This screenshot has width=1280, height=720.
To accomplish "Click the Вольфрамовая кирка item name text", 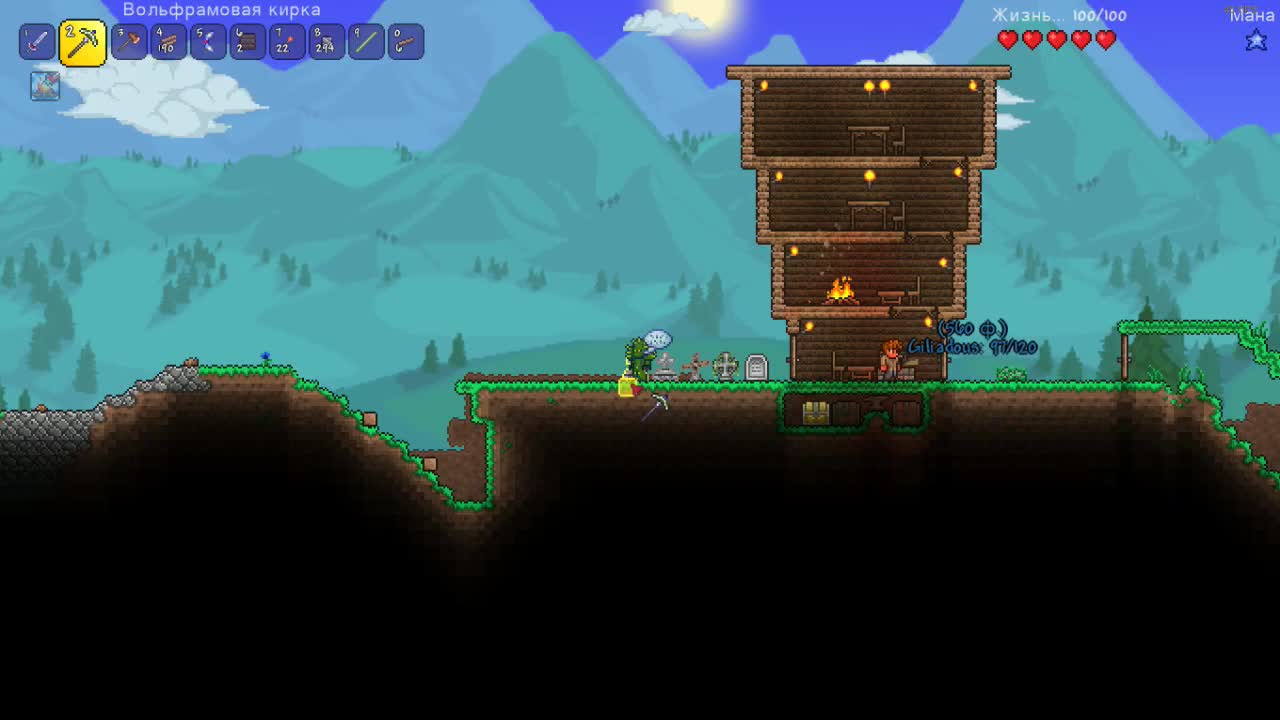I will point(220,9).
